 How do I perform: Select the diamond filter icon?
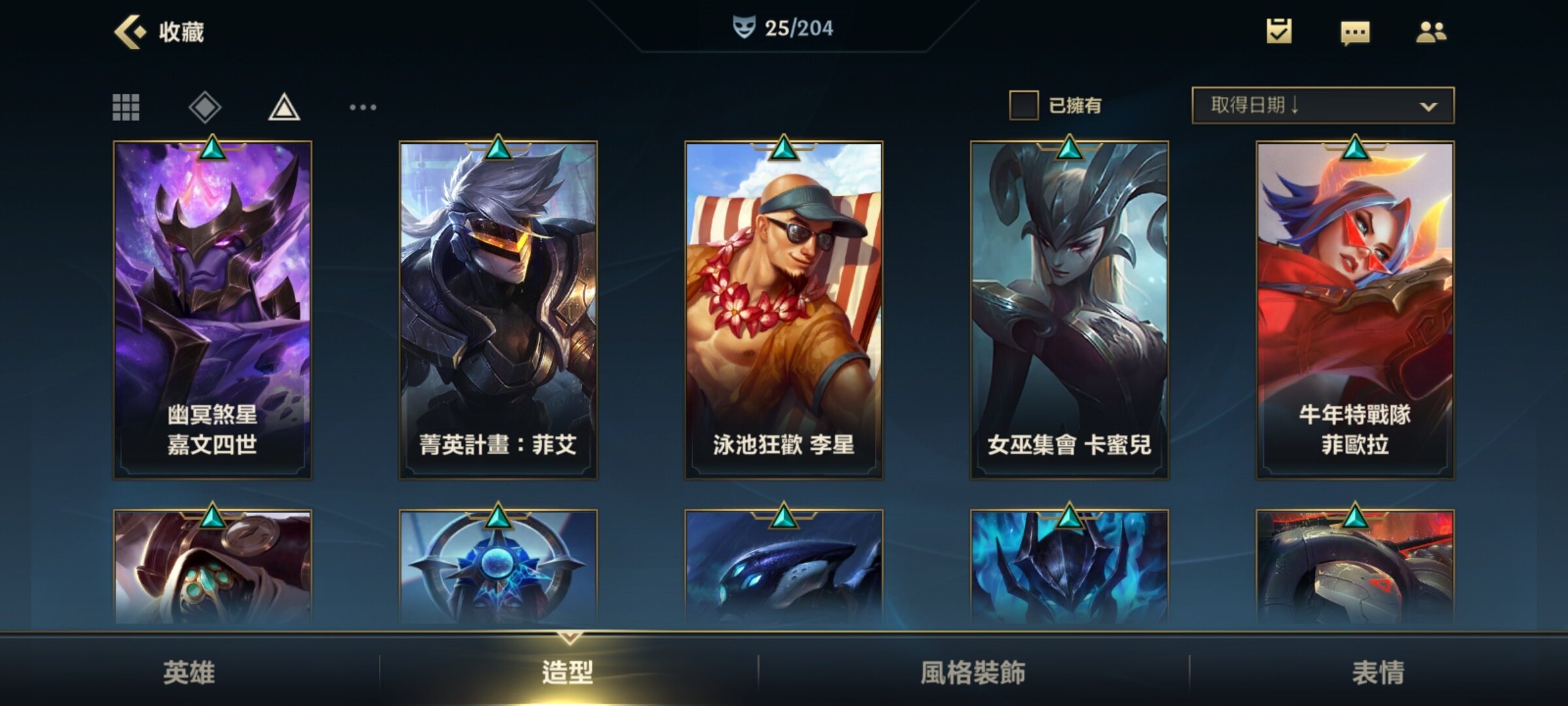205,107
